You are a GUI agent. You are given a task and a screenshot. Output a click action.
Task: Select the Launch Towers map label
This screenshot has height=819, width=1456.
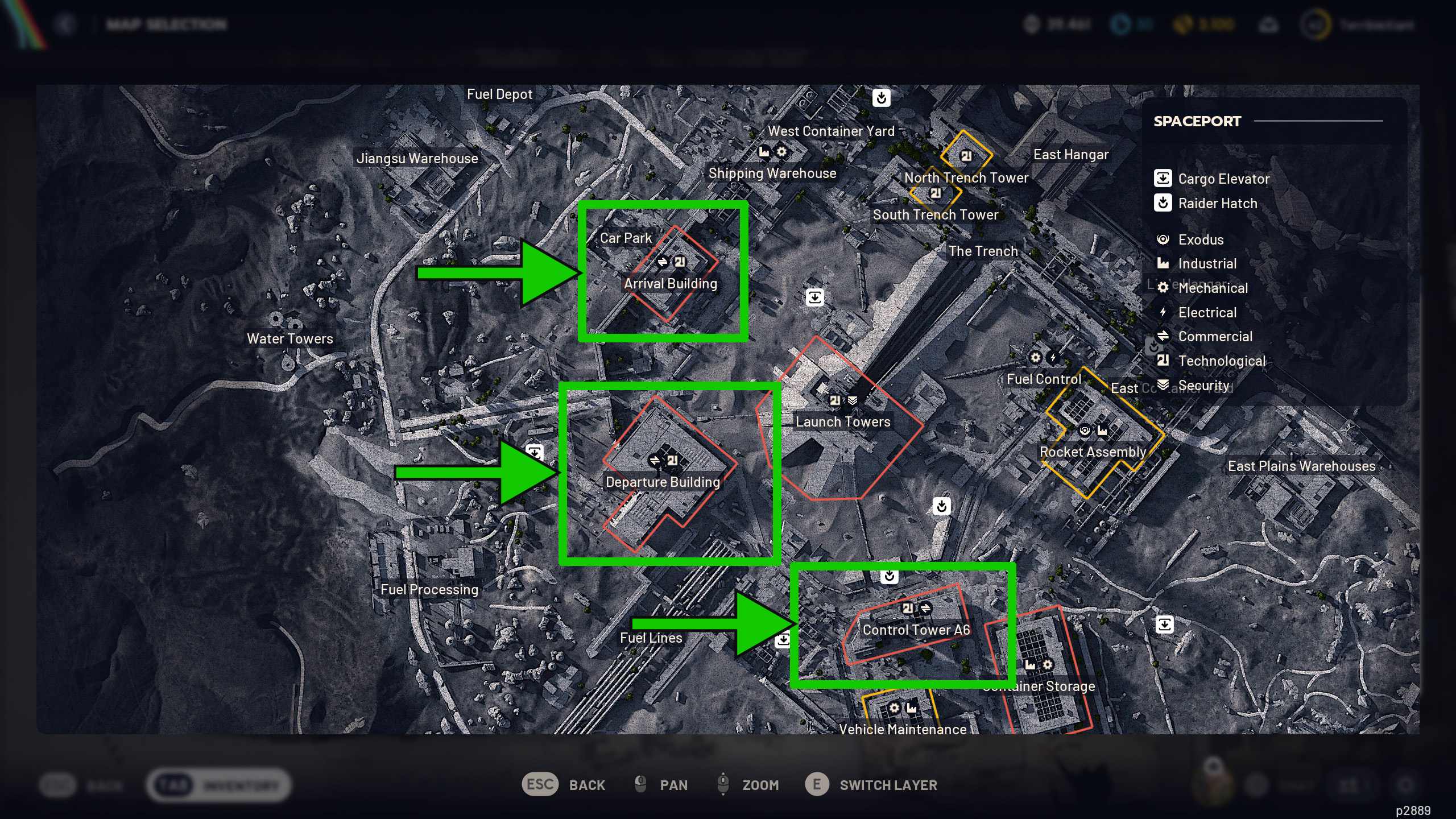[843, 422]
